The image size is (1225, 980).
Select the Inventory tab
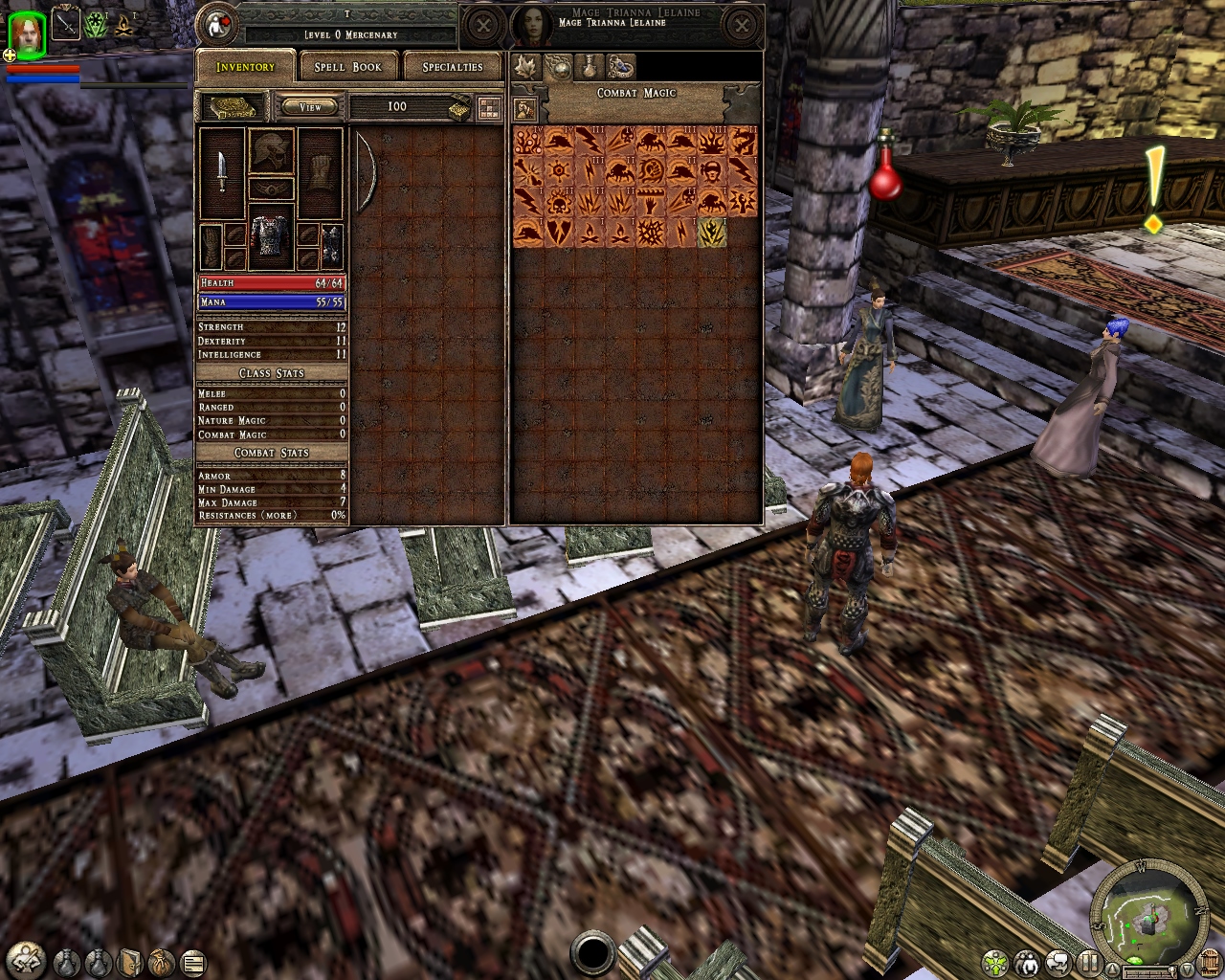[245, 67]
